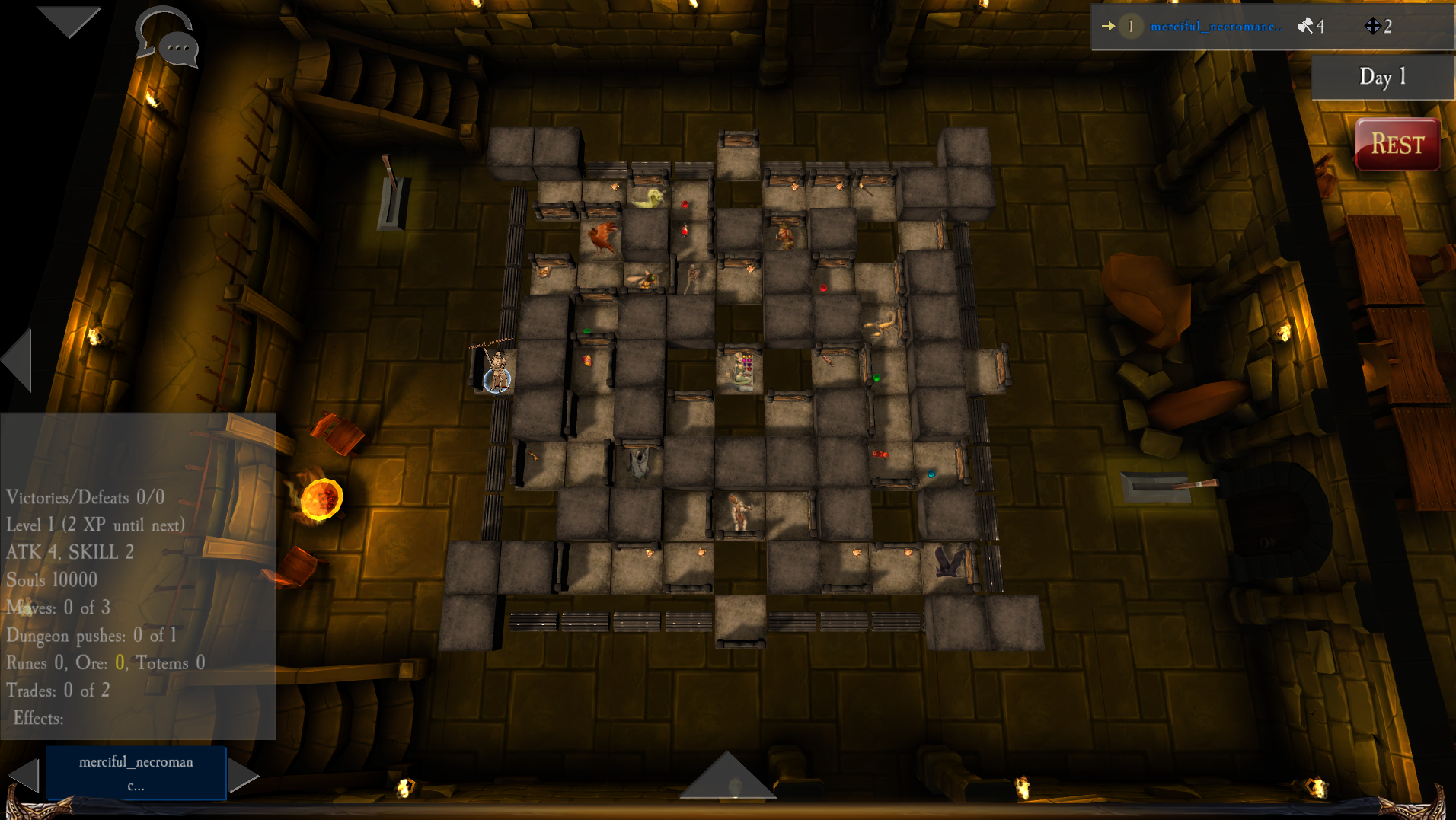Select the merciful_necromancer name tab
1456x820 pixels.
(136, 773)
